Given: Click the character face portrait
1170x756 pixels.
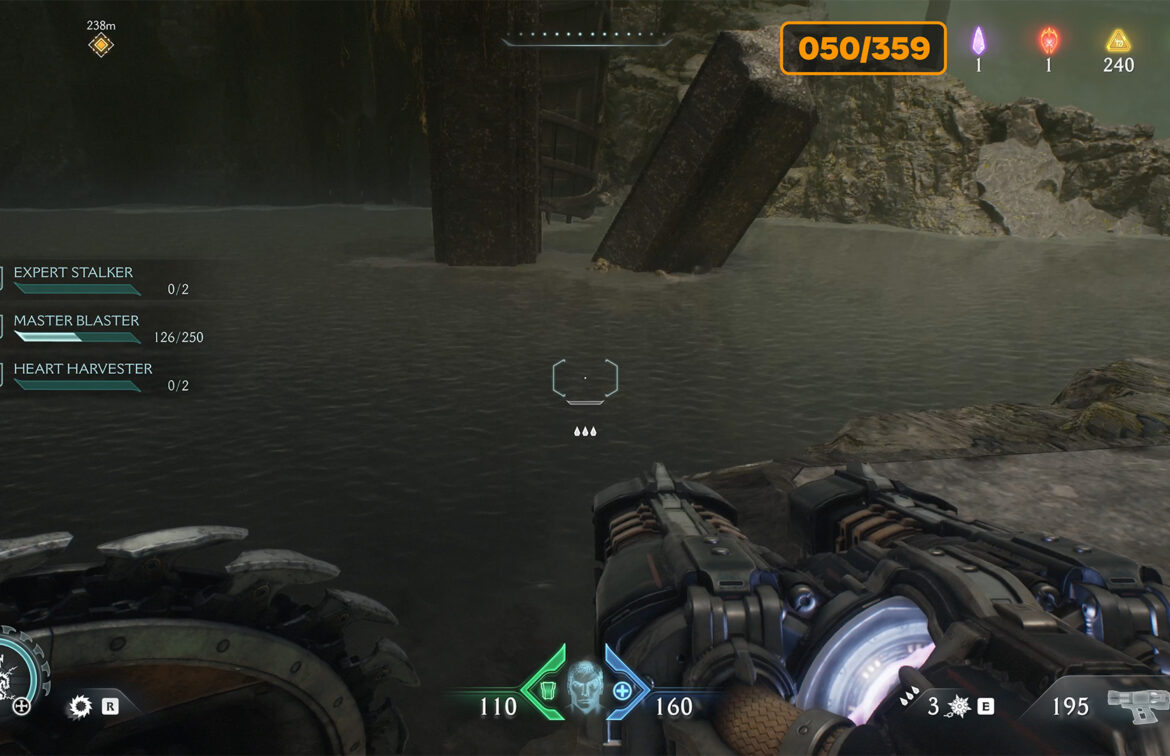Looking at the screenshot, I should tap(585, 687).
